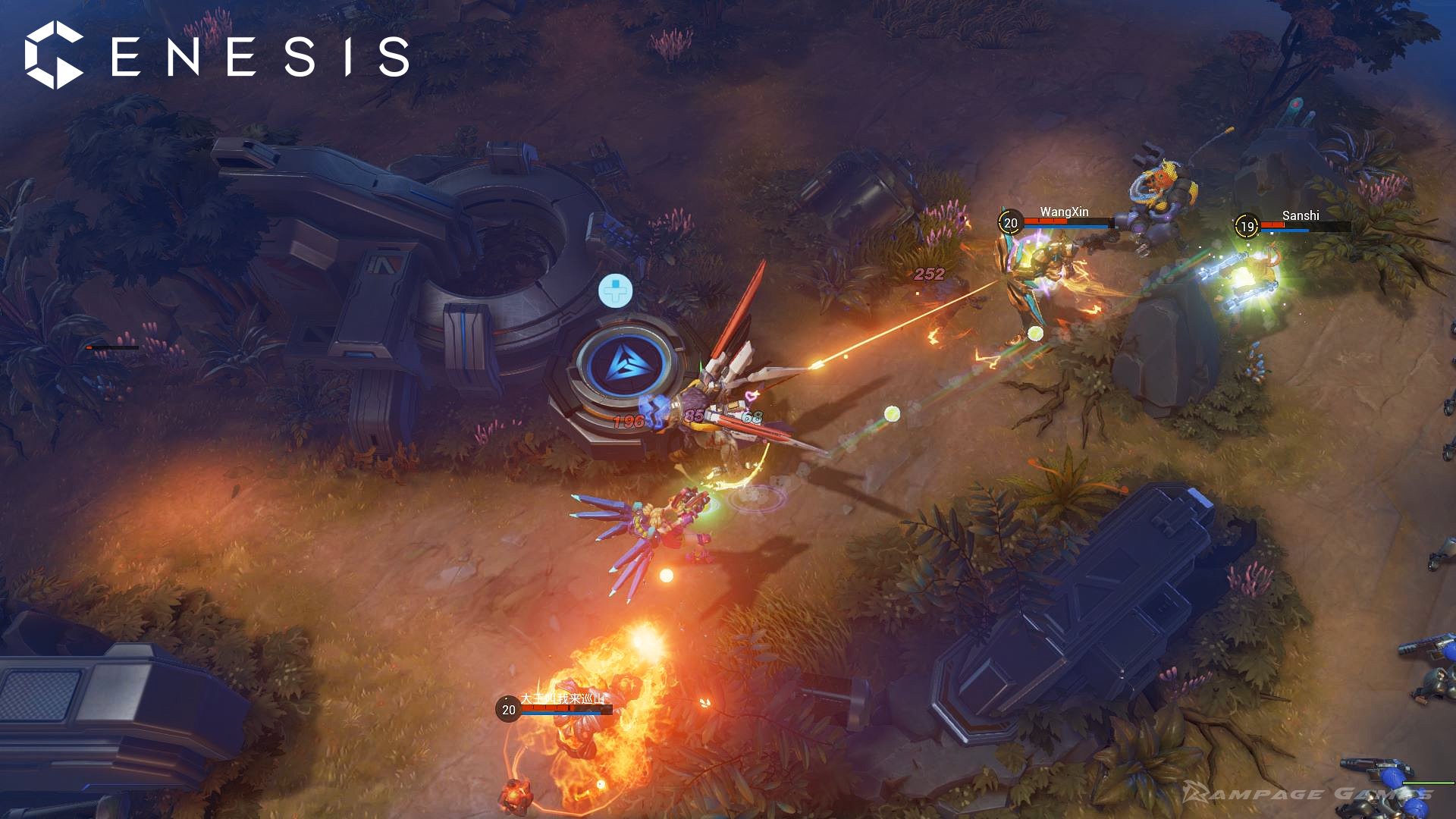Select the player name WangXin
The height and width of the screenshot is (819, 1456).
1064,212
